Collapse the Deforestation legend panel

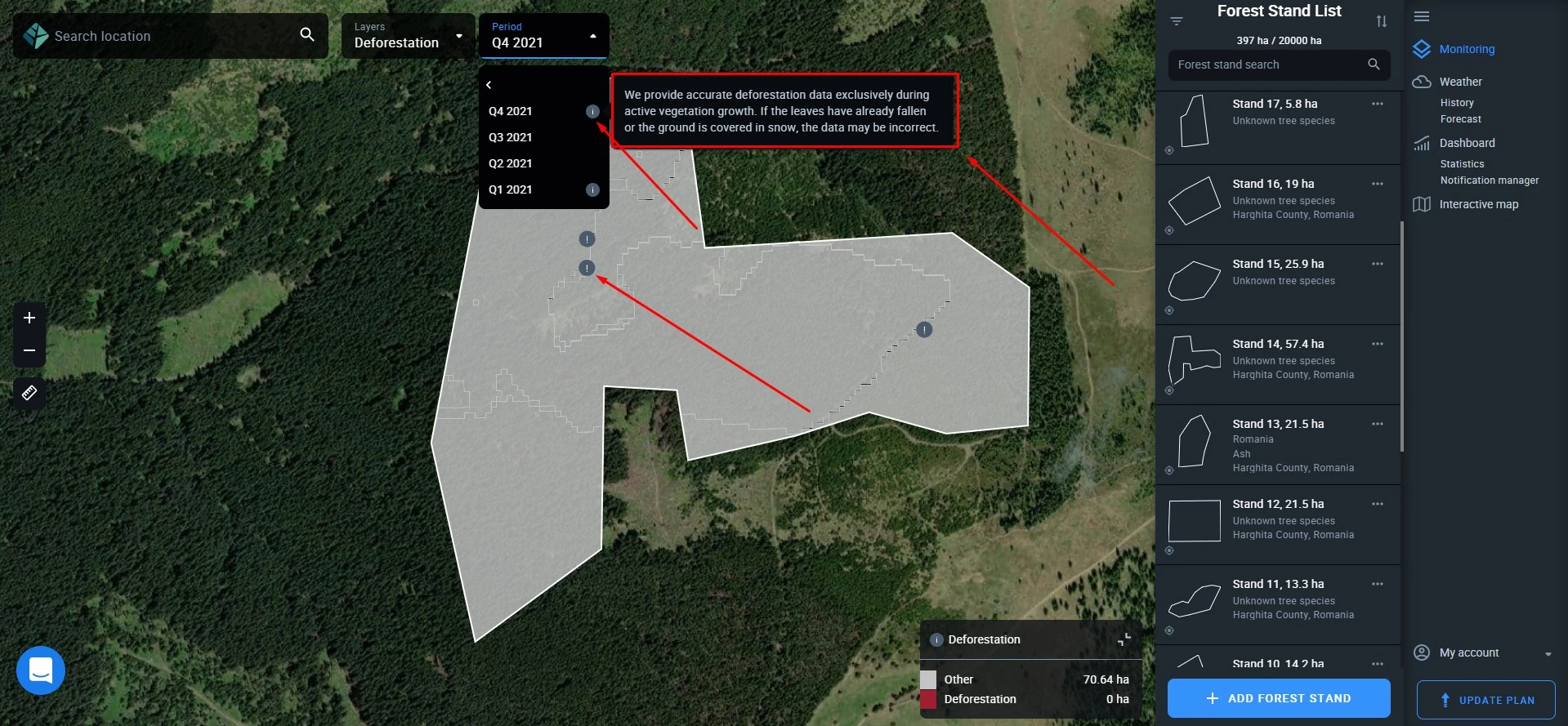(1124, 639)
